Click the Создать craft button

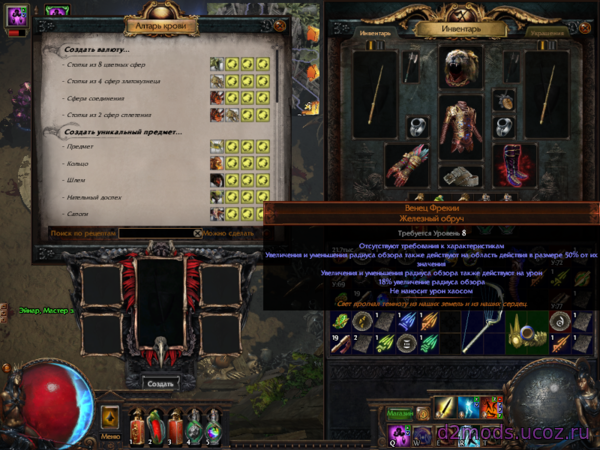point(160,383)
